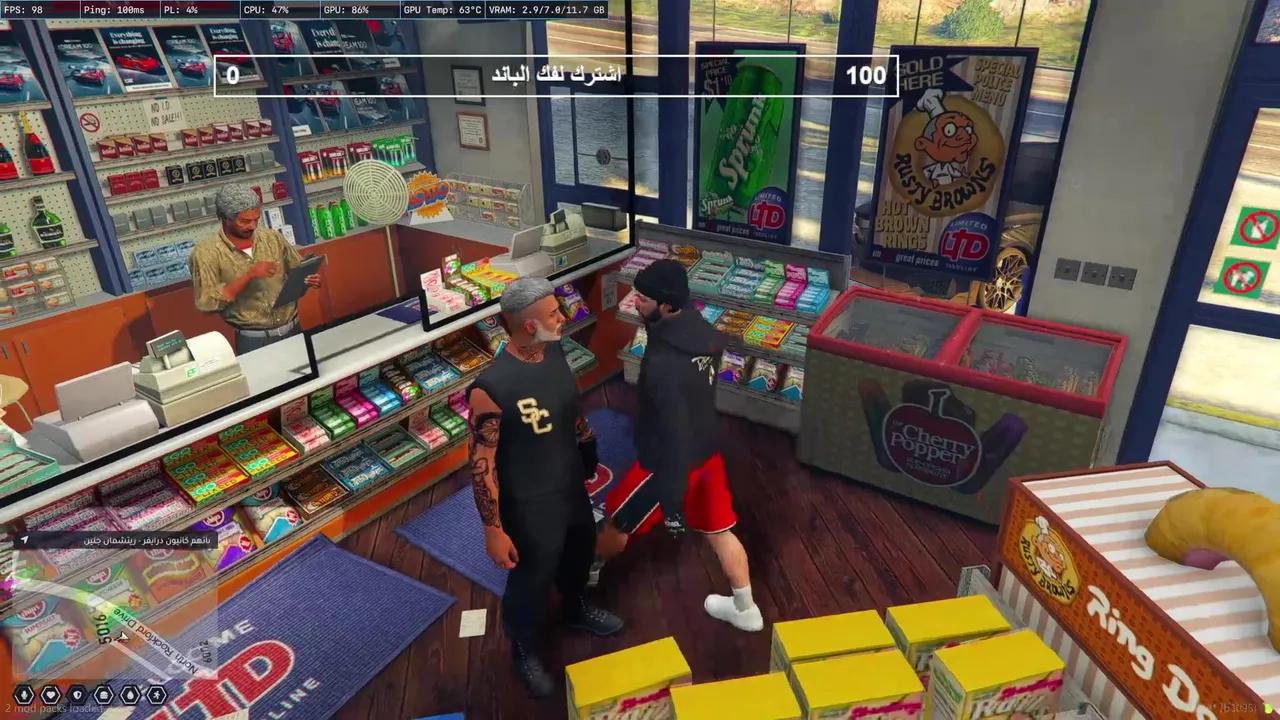Screen dimensions: 1280x720
Task: Click the green indicator icon at bottom-right
Action: tap(1266, 708)
